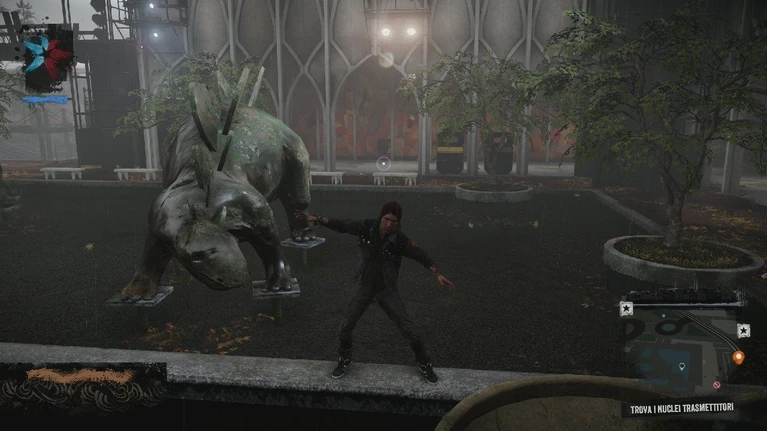This screenshot has height=431, width=767.
Task: Click the red prohibited marker on the minimap
Action: (716, 386)
